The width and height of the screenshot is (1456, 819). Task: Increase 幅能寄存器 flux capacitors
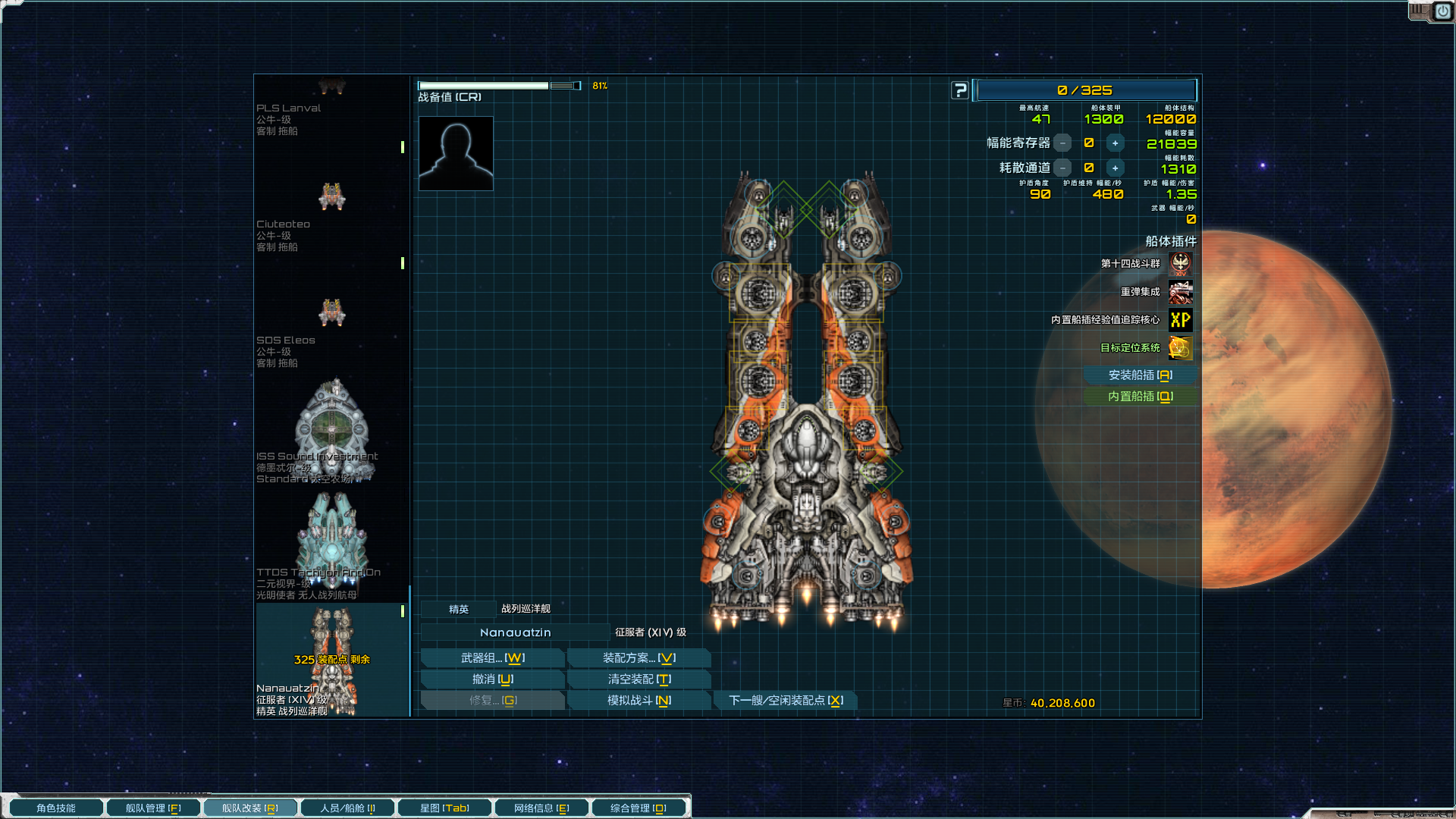point(1115,143)
